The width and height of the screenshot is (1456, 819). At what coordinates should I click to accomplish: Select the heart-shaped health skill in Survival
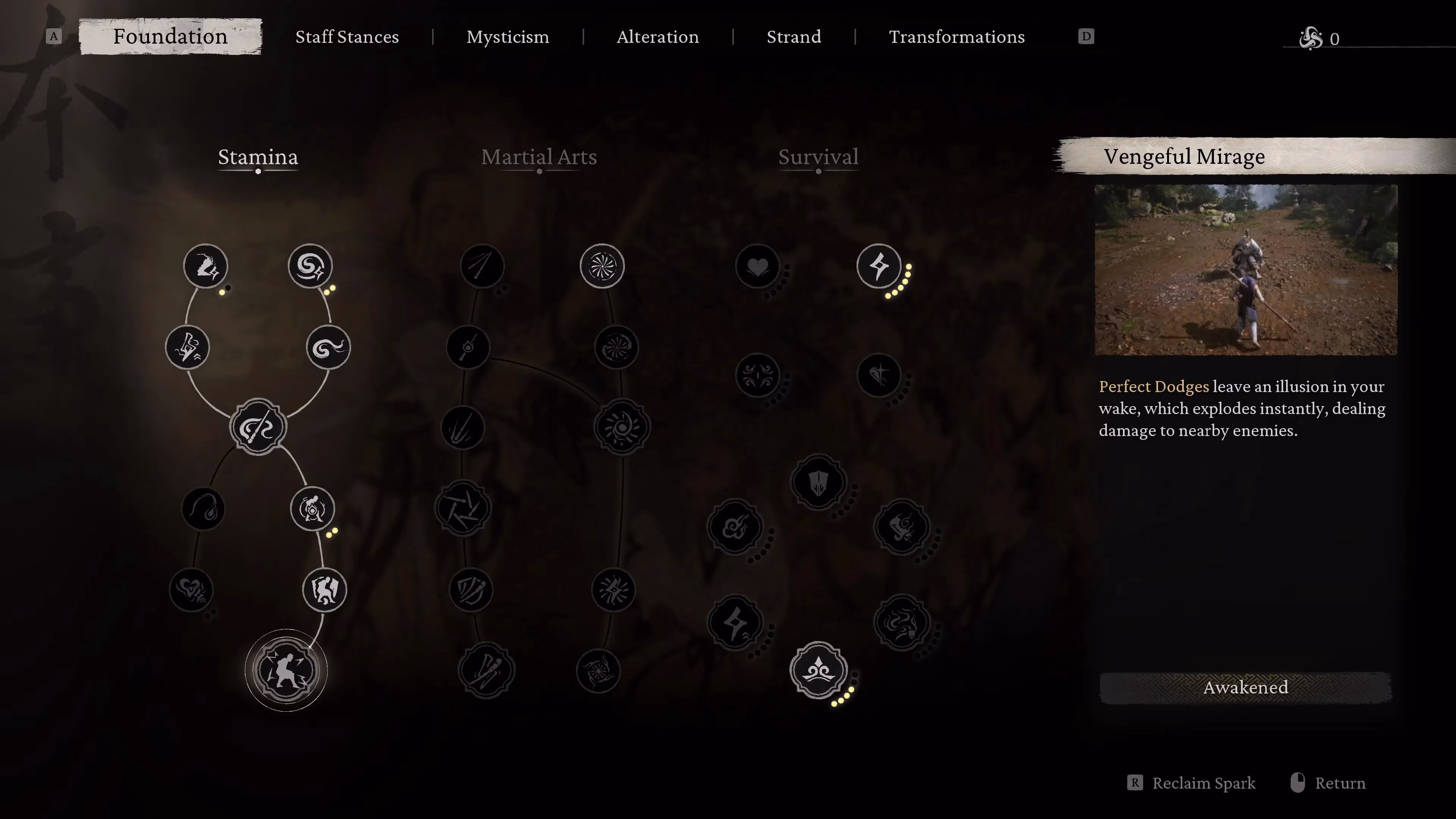[758, 266]
